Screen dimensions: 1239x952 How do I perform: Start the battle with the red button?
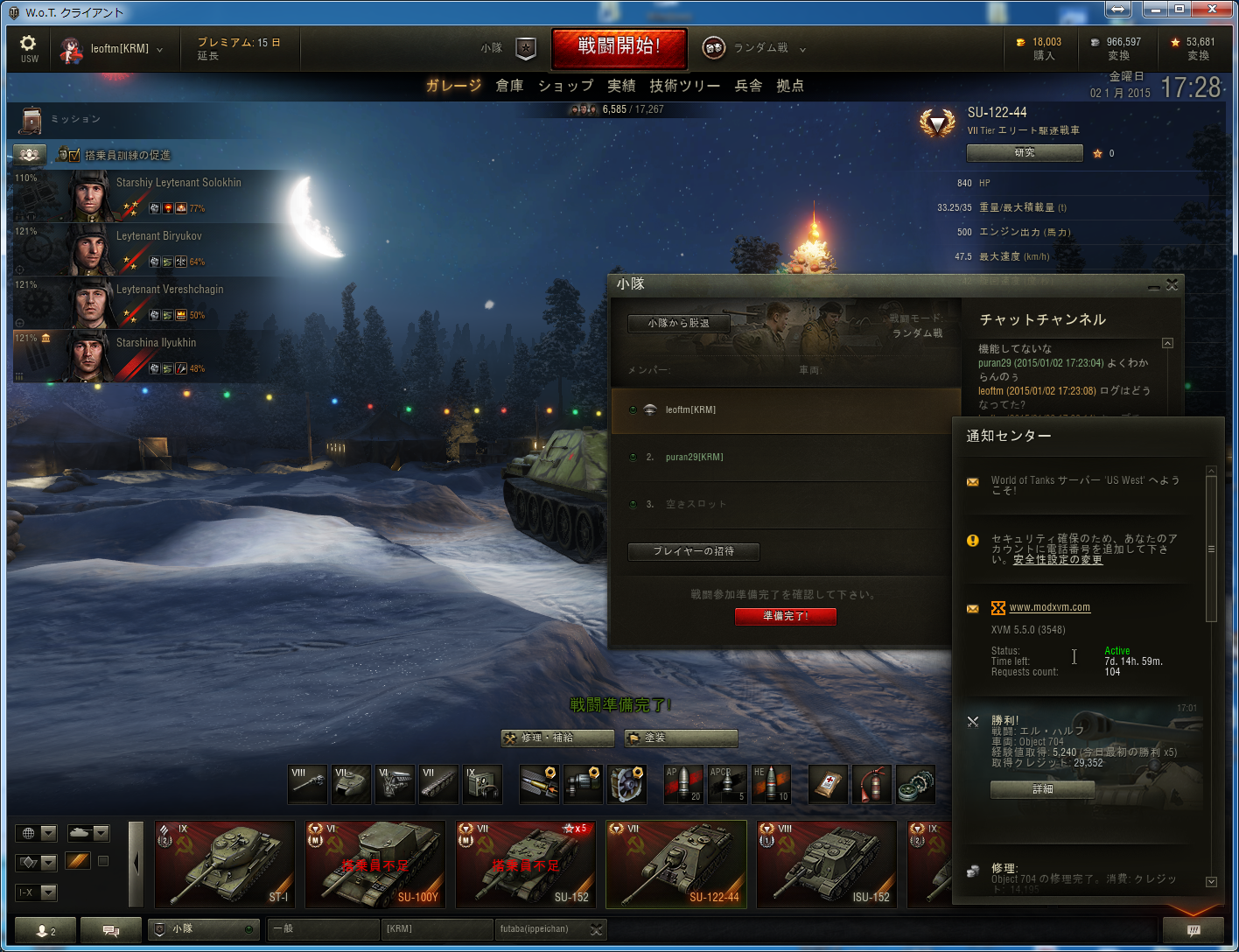[619, 47]
